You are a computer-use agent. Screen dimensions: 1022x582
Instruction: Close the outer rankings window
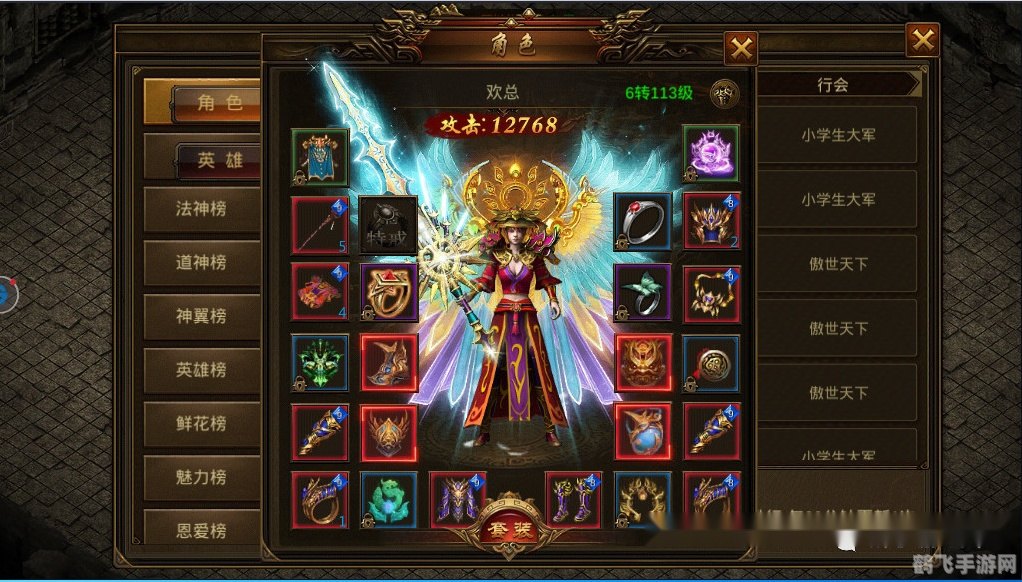coord(921,40)
